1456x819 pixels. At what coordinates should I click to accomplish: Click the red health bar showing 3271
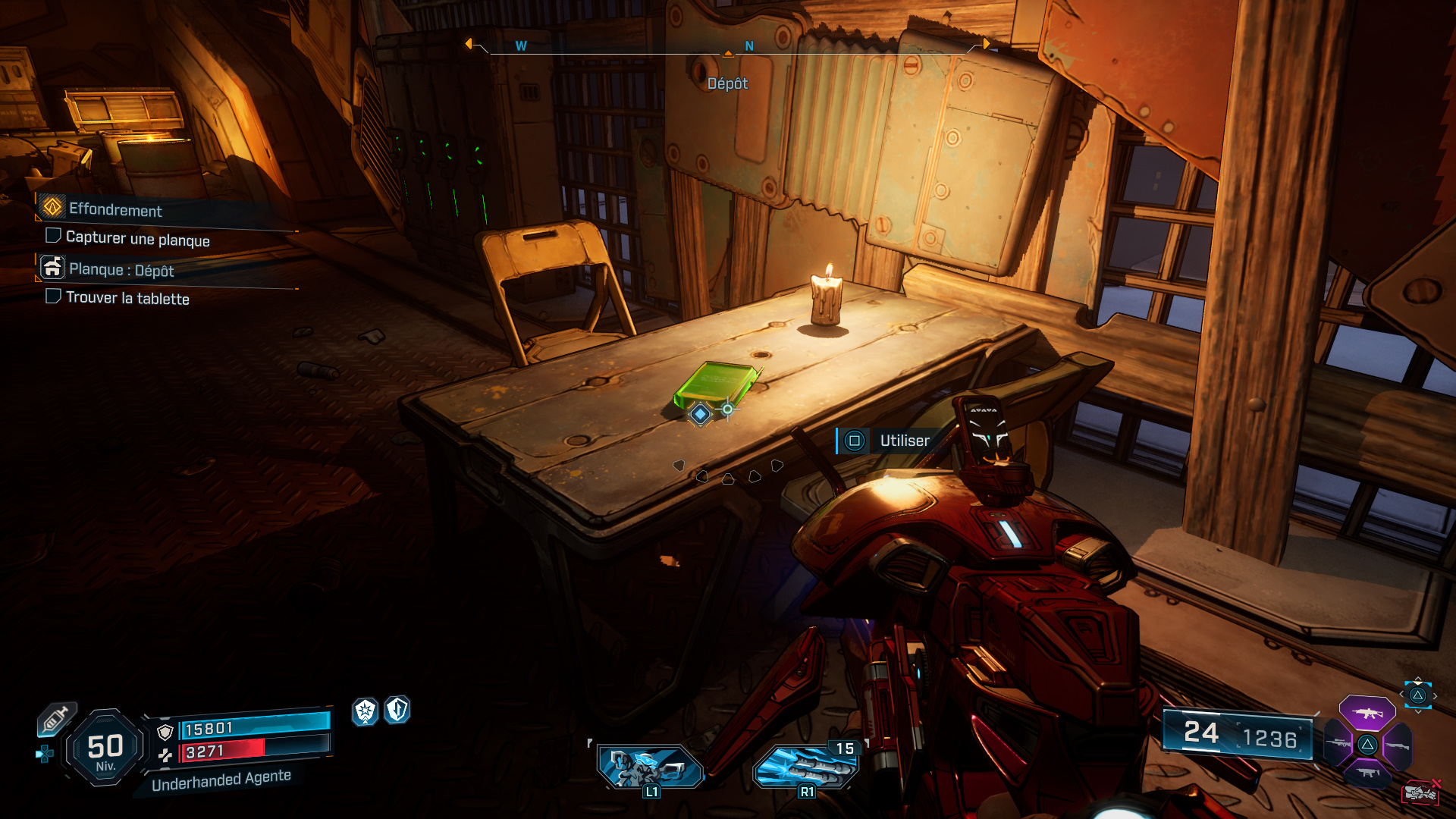(214, 751)
